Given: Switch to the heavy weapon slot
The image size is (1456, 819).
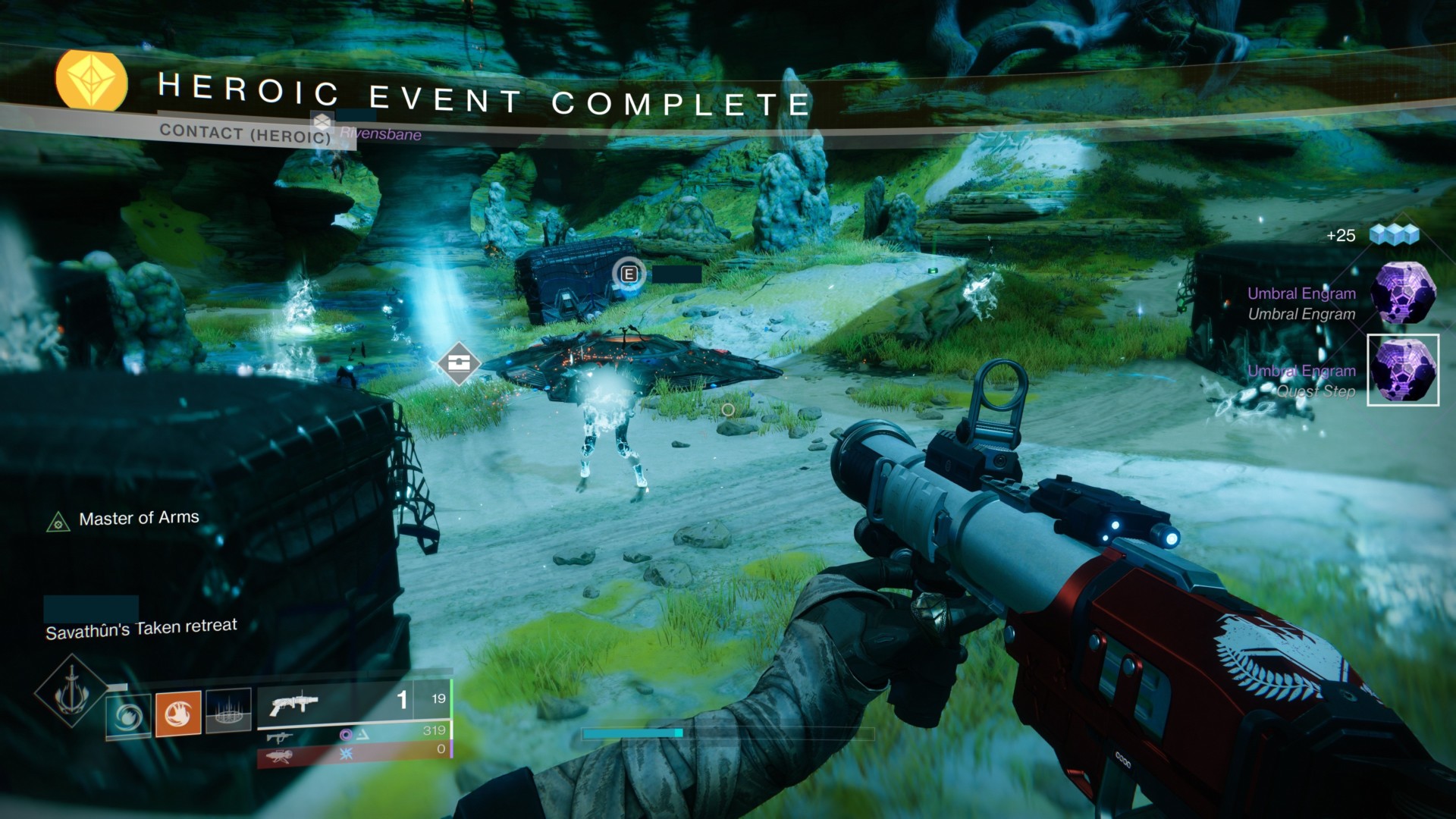Looking at the screenshot, I should click(354, 753).
